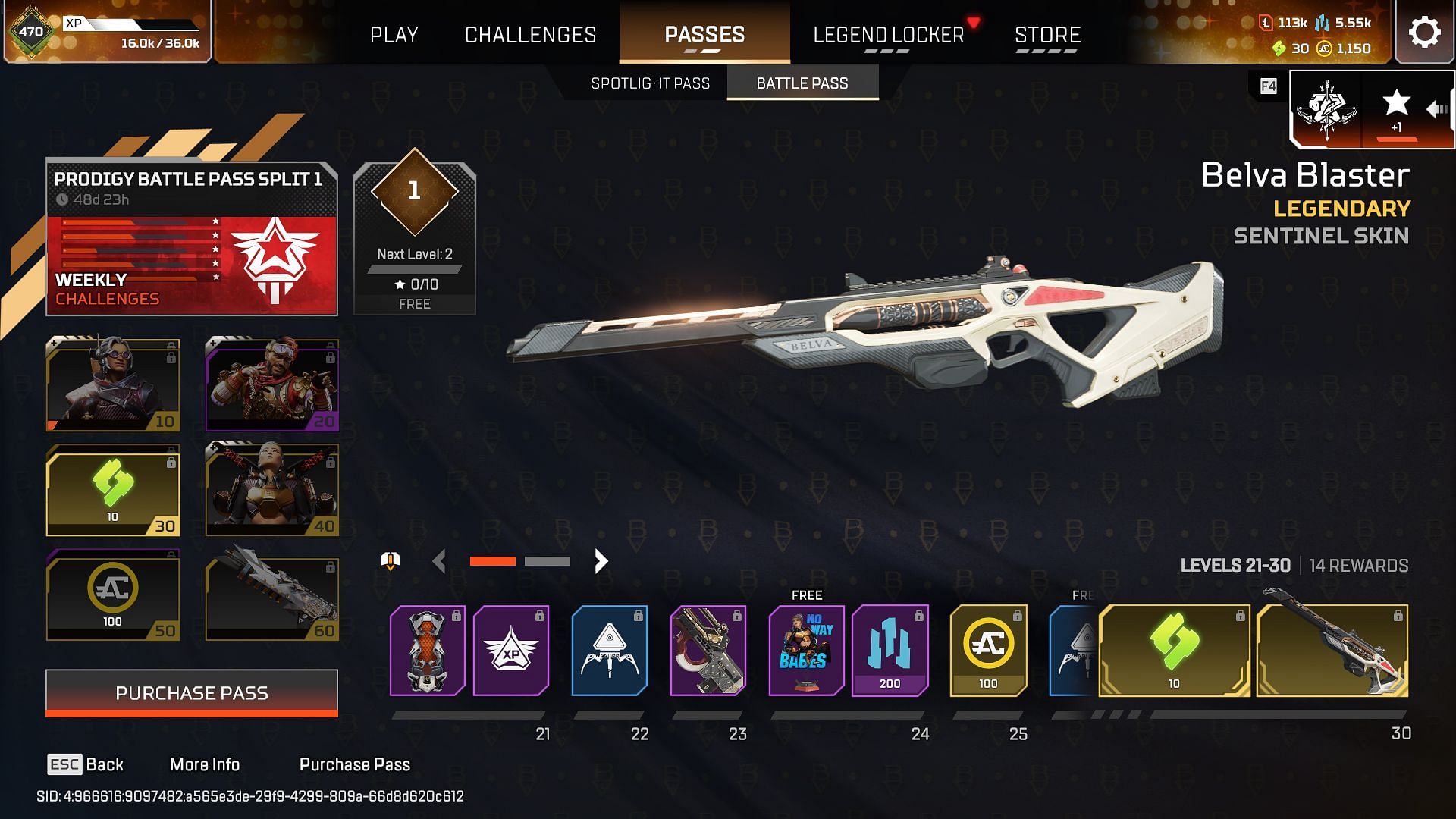Click the Purchase Pass button
Screen dimensions: 1456x819
click(192, 692)
